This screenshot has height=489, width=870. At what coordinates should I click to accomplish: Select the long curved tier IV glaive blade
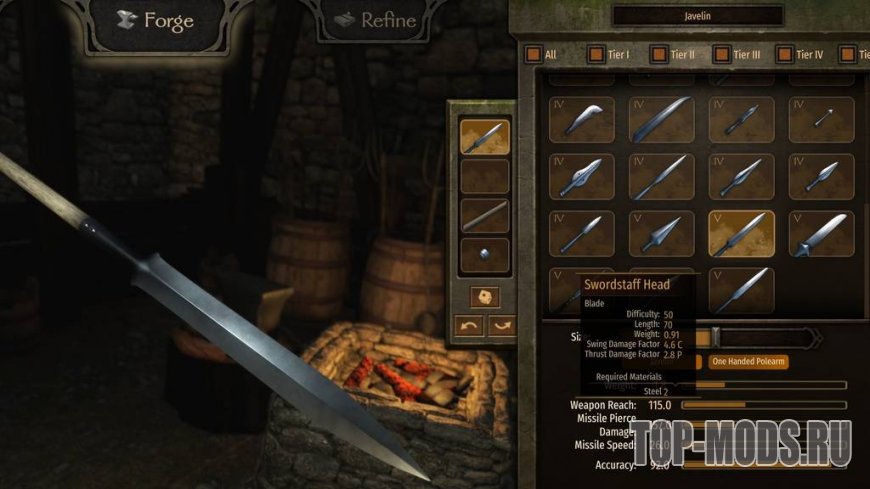point(661,120)
